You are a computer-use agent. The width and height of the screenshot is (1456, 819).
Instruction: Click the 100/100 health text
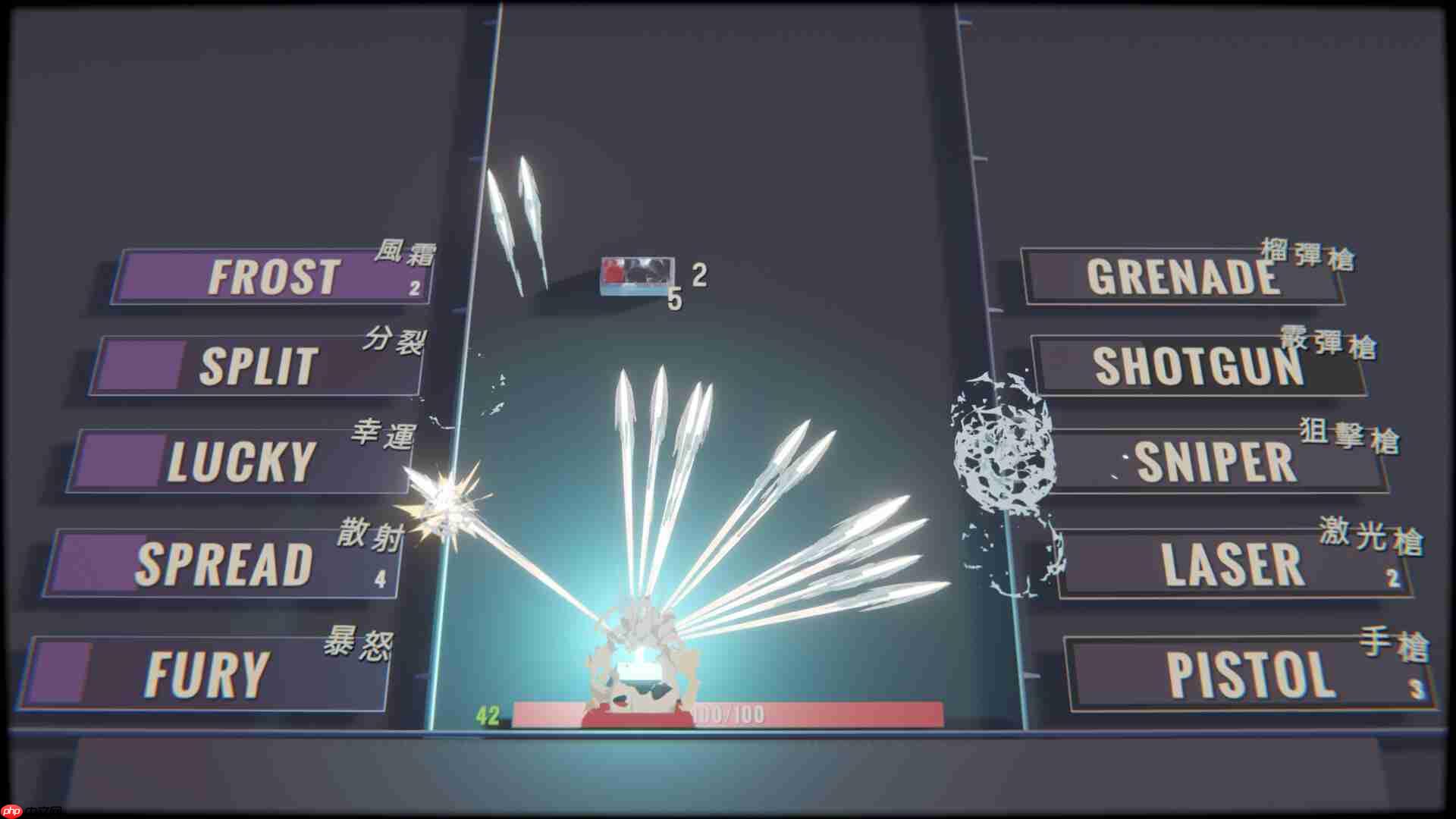point(729,711)
